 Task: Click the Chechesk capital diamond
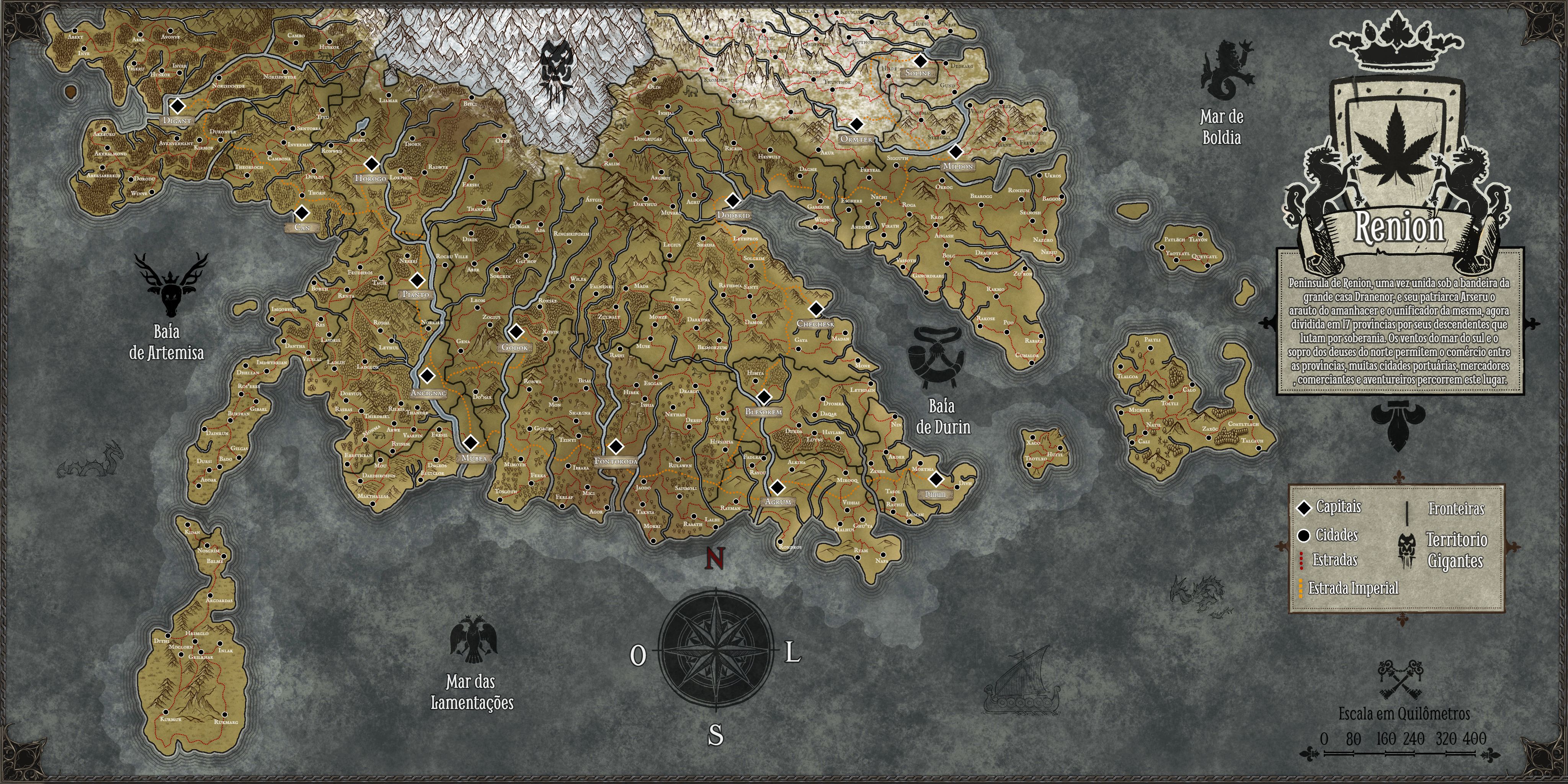[816, 309]
